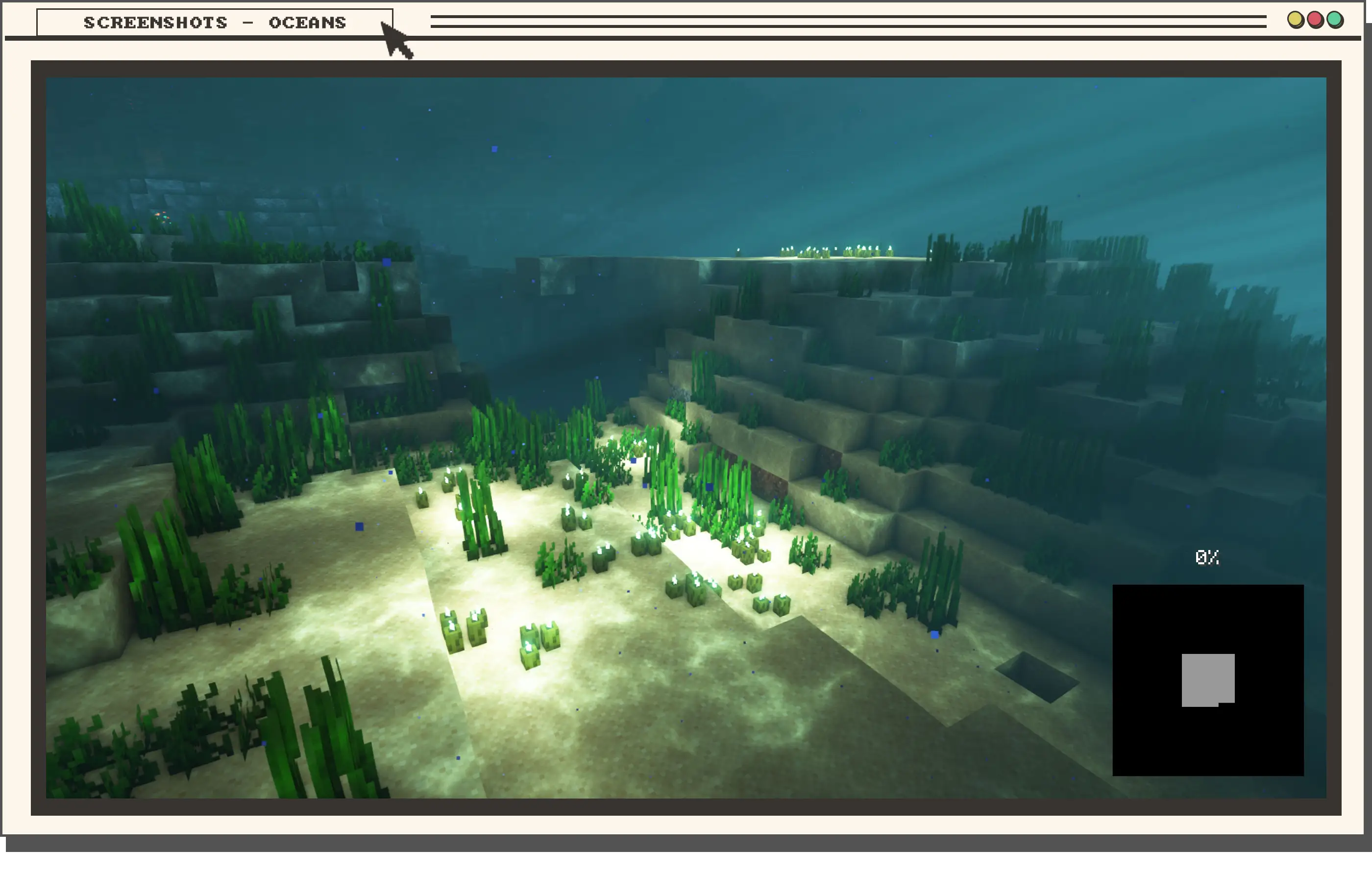Expand the SCREENSHOTS - OCEANS title tab
This screenshot has width=1372, height=876.
pos(215,23)
